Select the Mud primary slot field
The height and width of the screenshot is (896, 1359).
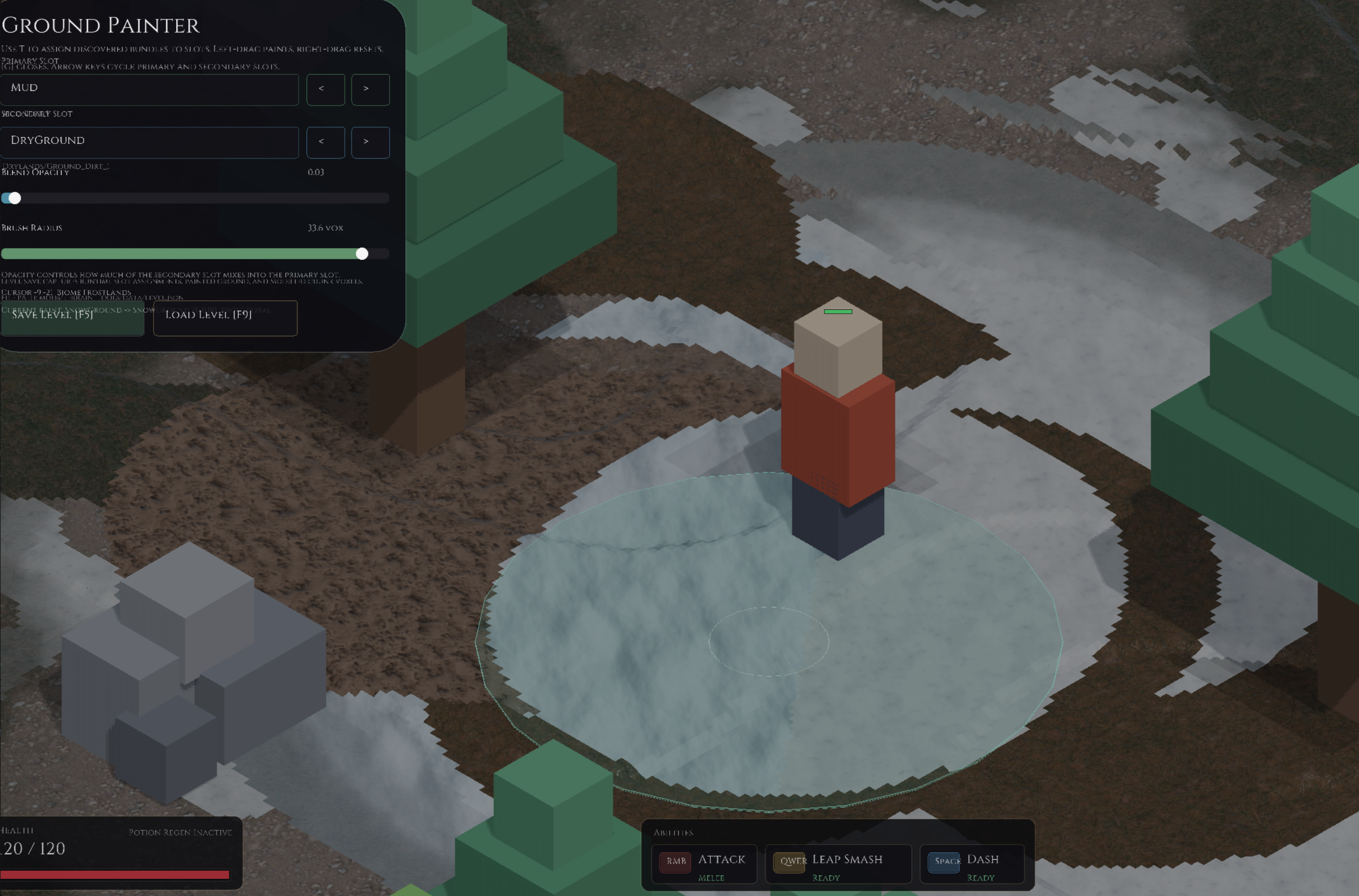(150, 90)
